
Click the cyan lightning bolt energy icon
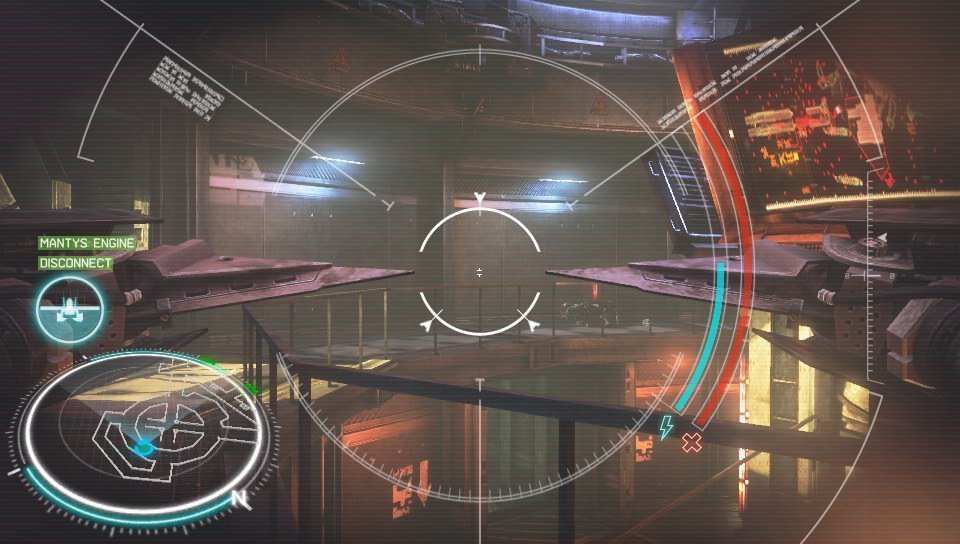[x=665, y=427]
